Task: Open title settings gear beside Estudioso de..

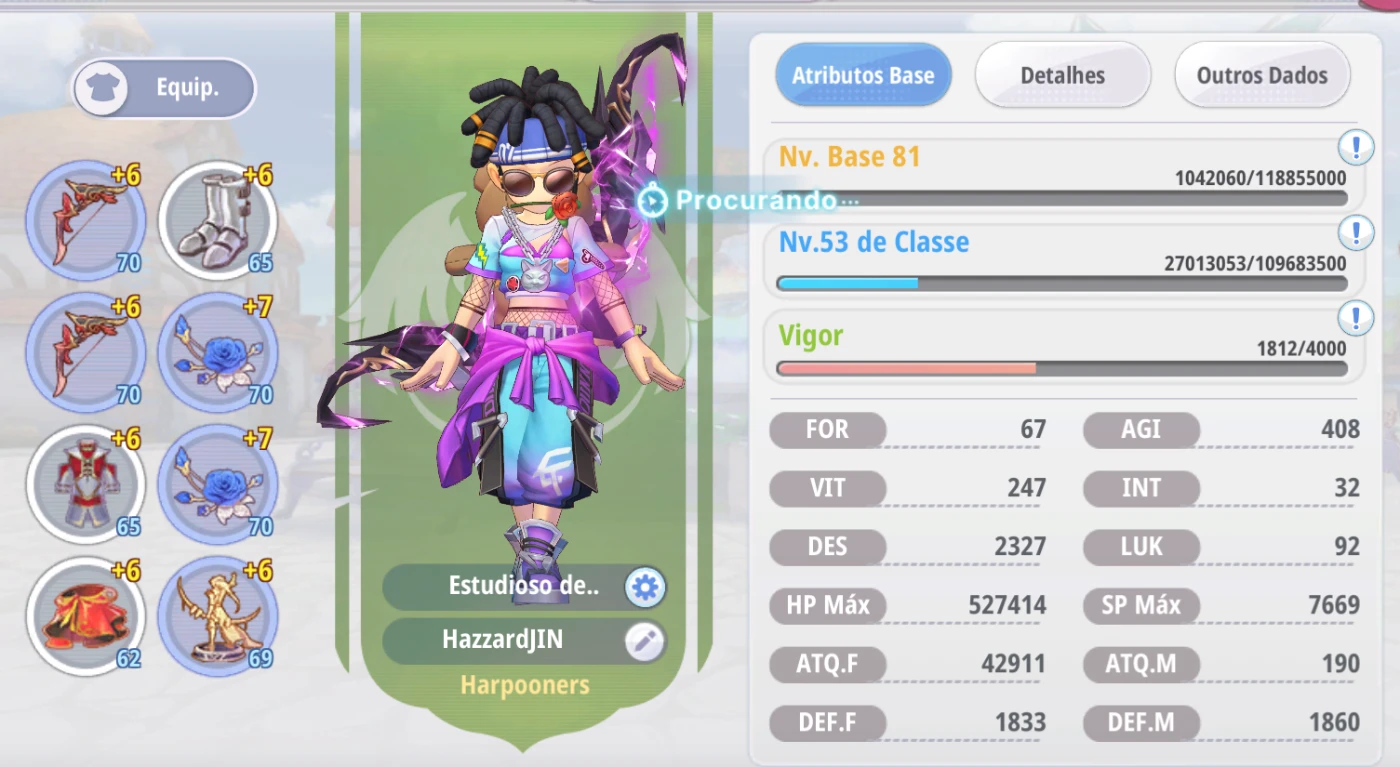Action: tap(645, 588)
